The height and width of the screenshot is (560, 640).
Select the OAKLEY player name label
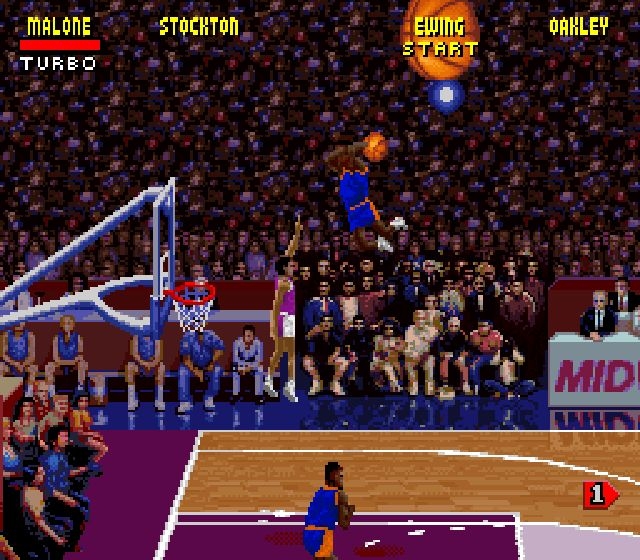(x=578, y=27)
